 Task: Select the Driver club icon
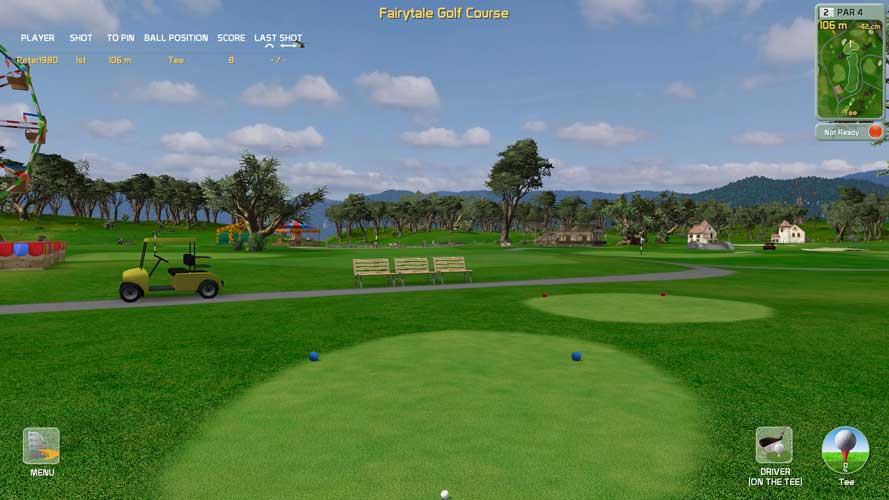[x=774, y=445]
